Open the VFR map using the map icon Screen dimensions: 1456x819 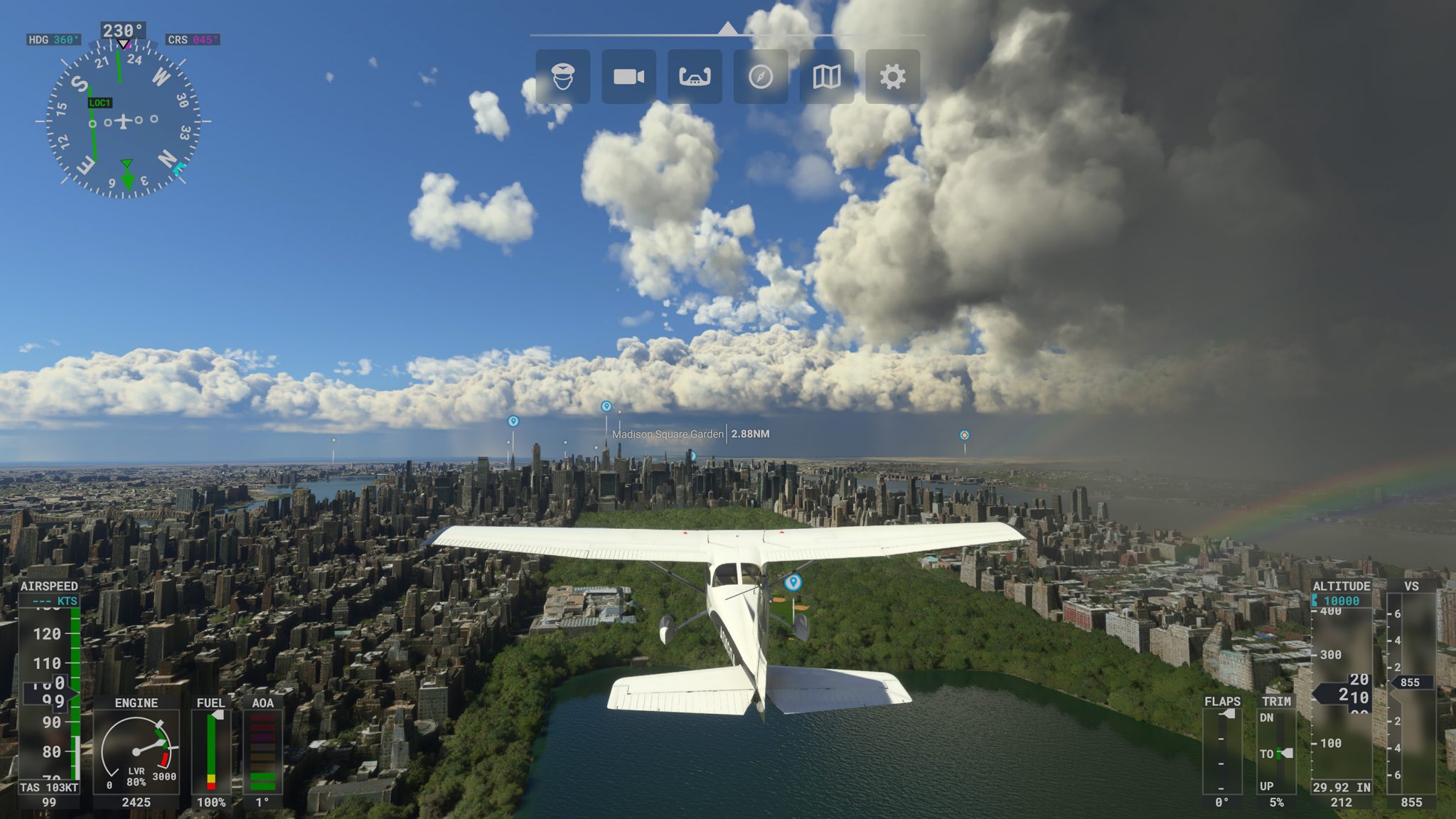[827, 77]
